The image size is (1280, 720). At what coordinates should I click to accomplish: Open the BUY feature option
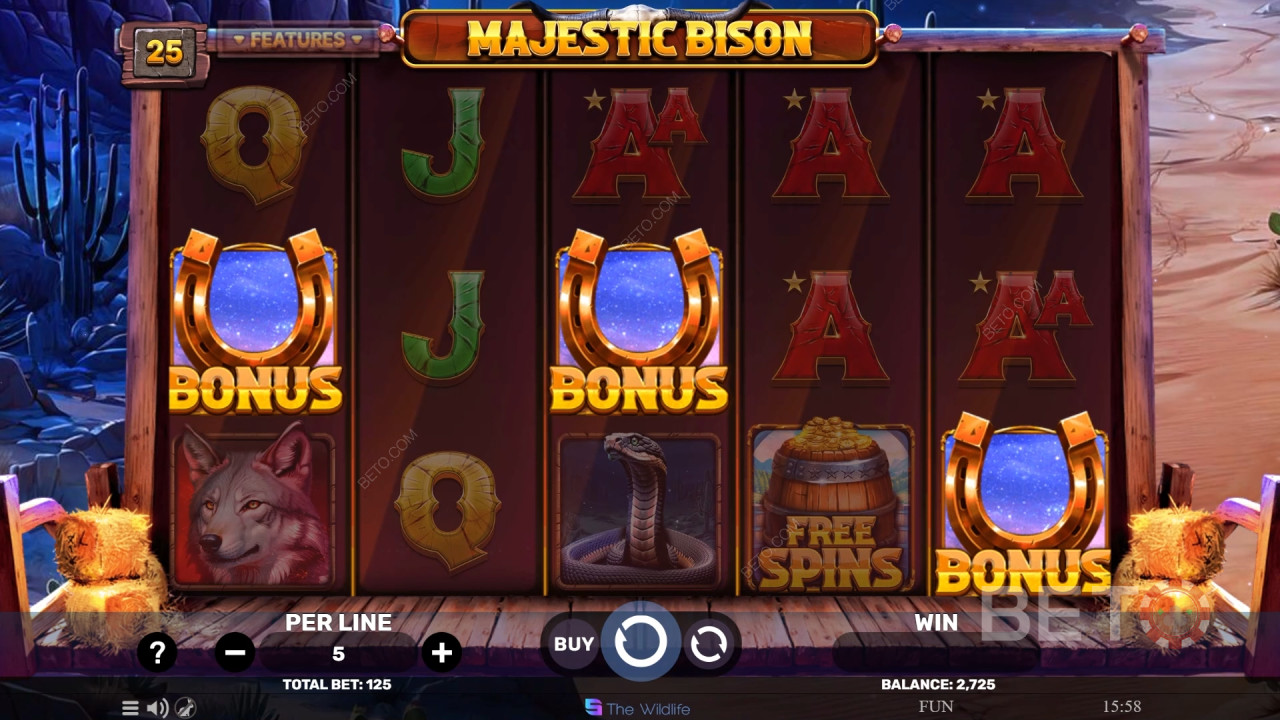[573, 644]
